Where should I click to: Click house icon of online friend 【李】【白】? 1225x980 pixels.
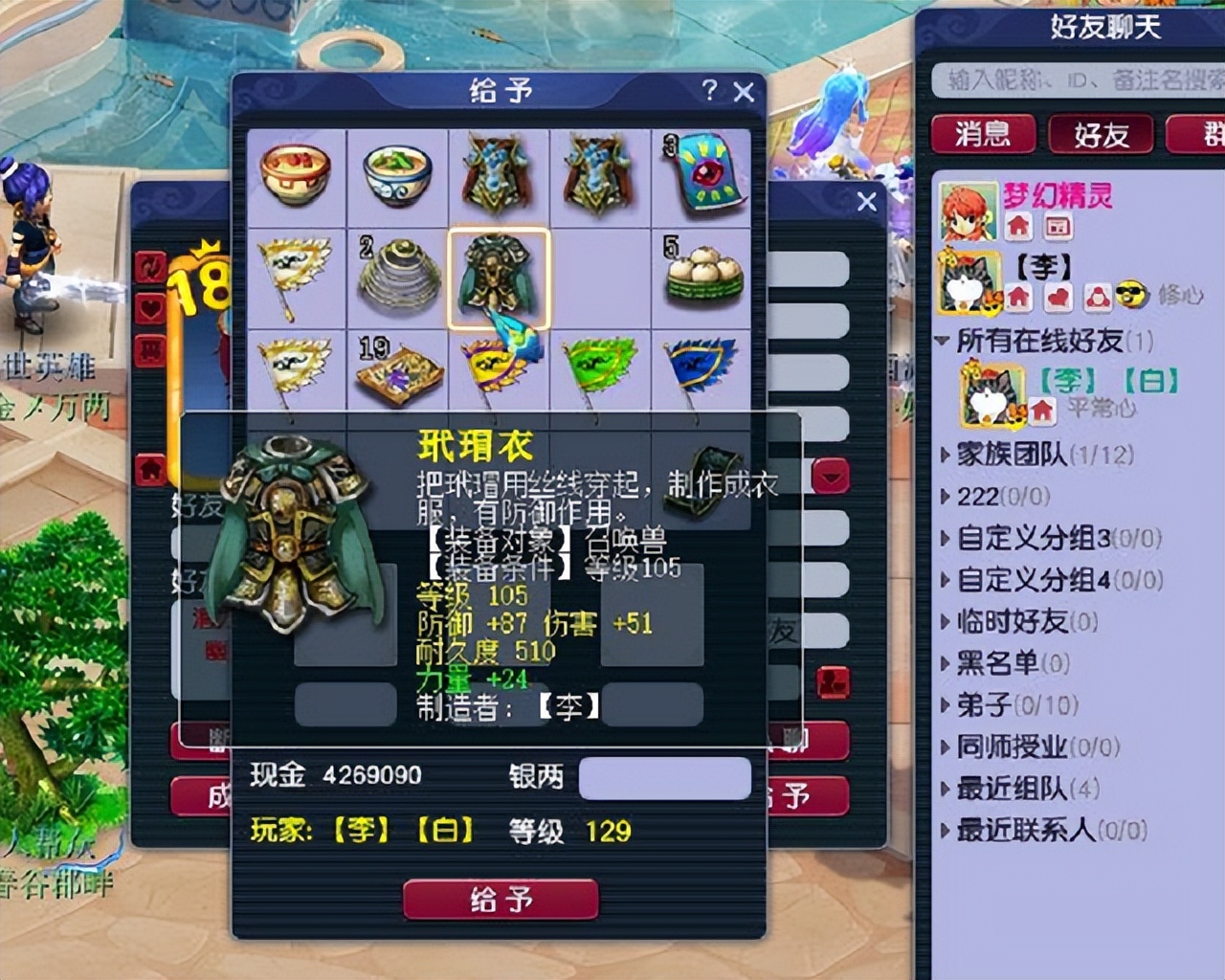(1041, 405)
